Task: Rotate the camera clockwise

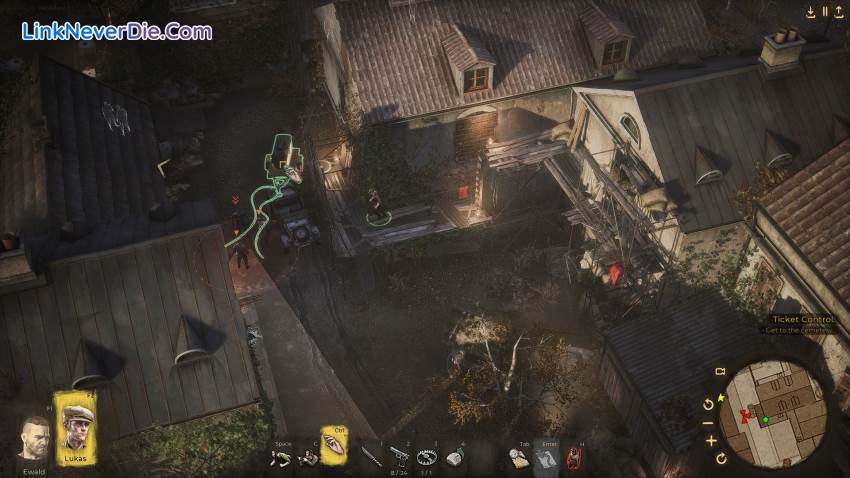Action: pos(721,459)
